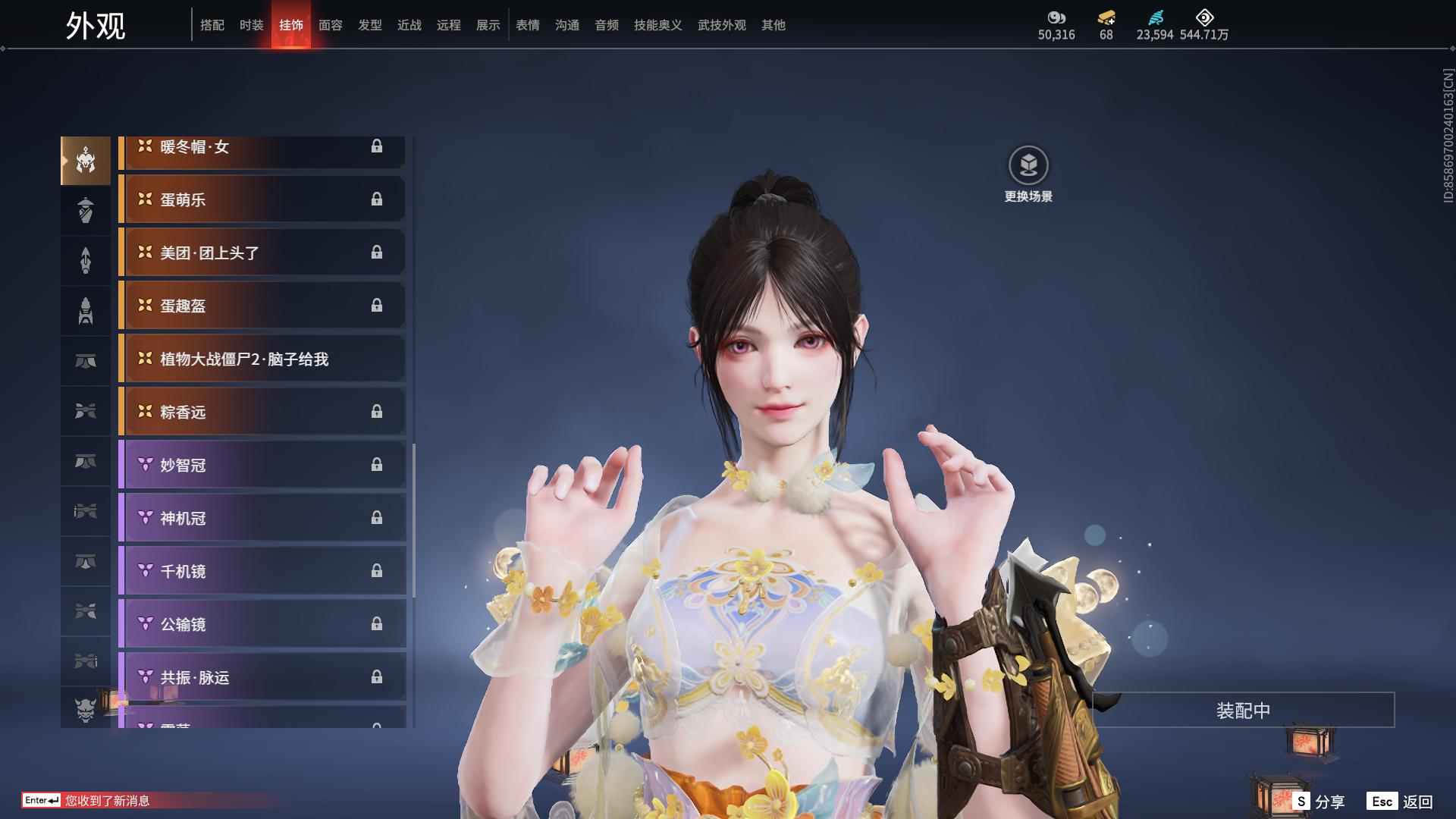Switch to the 时装 tab

251,24
